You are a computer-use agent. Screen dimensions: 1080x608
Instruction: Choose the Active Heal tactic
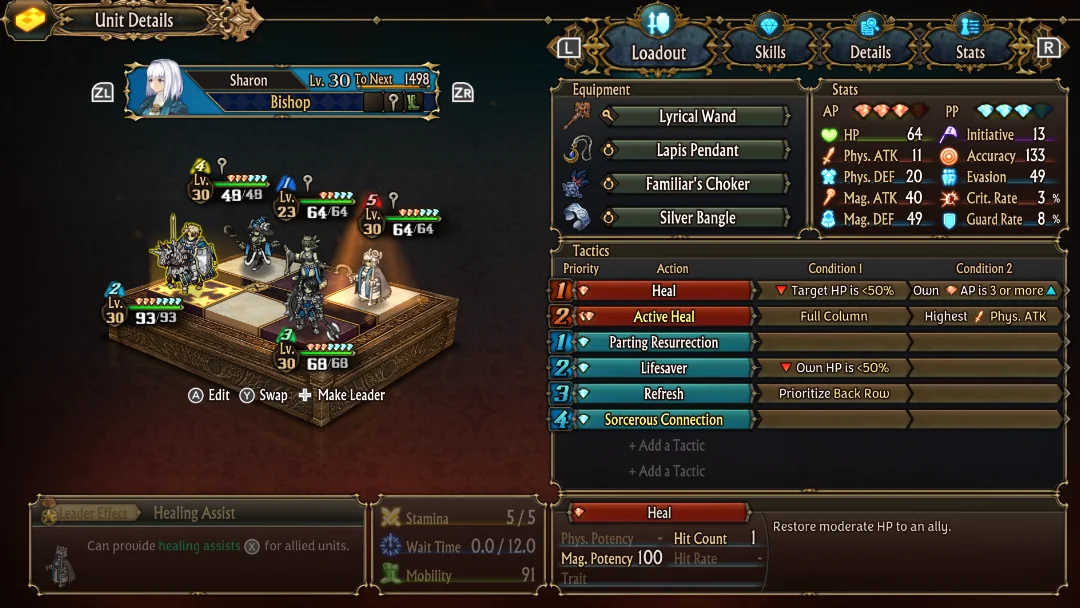point(663,317)
